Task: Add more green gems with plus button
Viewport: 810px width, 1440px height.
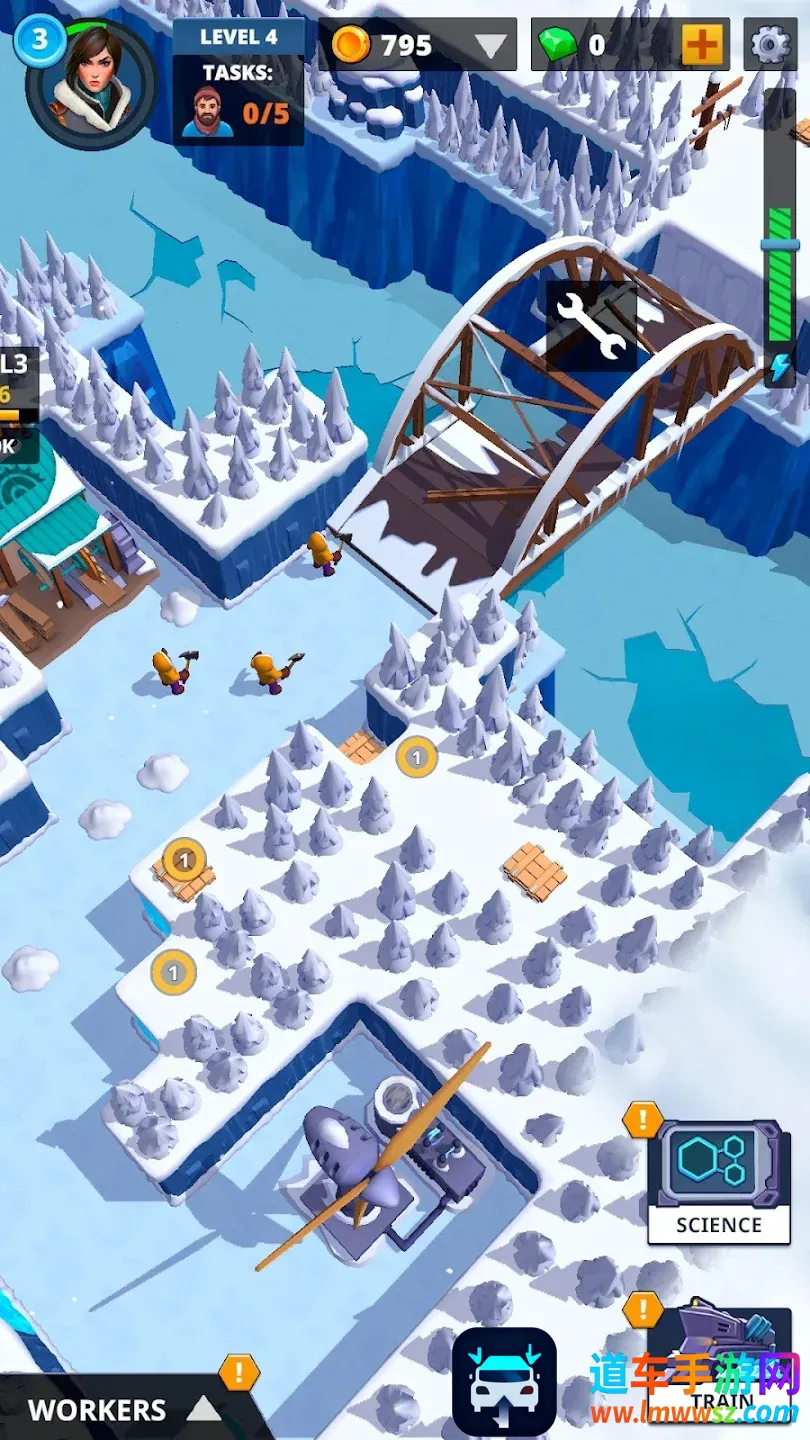Action: pos(703,45)
